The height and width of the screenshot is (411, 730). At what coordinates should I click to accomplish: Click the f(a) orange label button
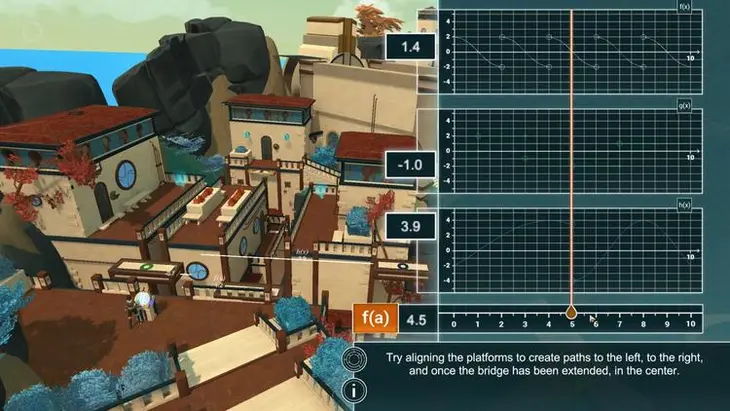[x=375, y=321]
